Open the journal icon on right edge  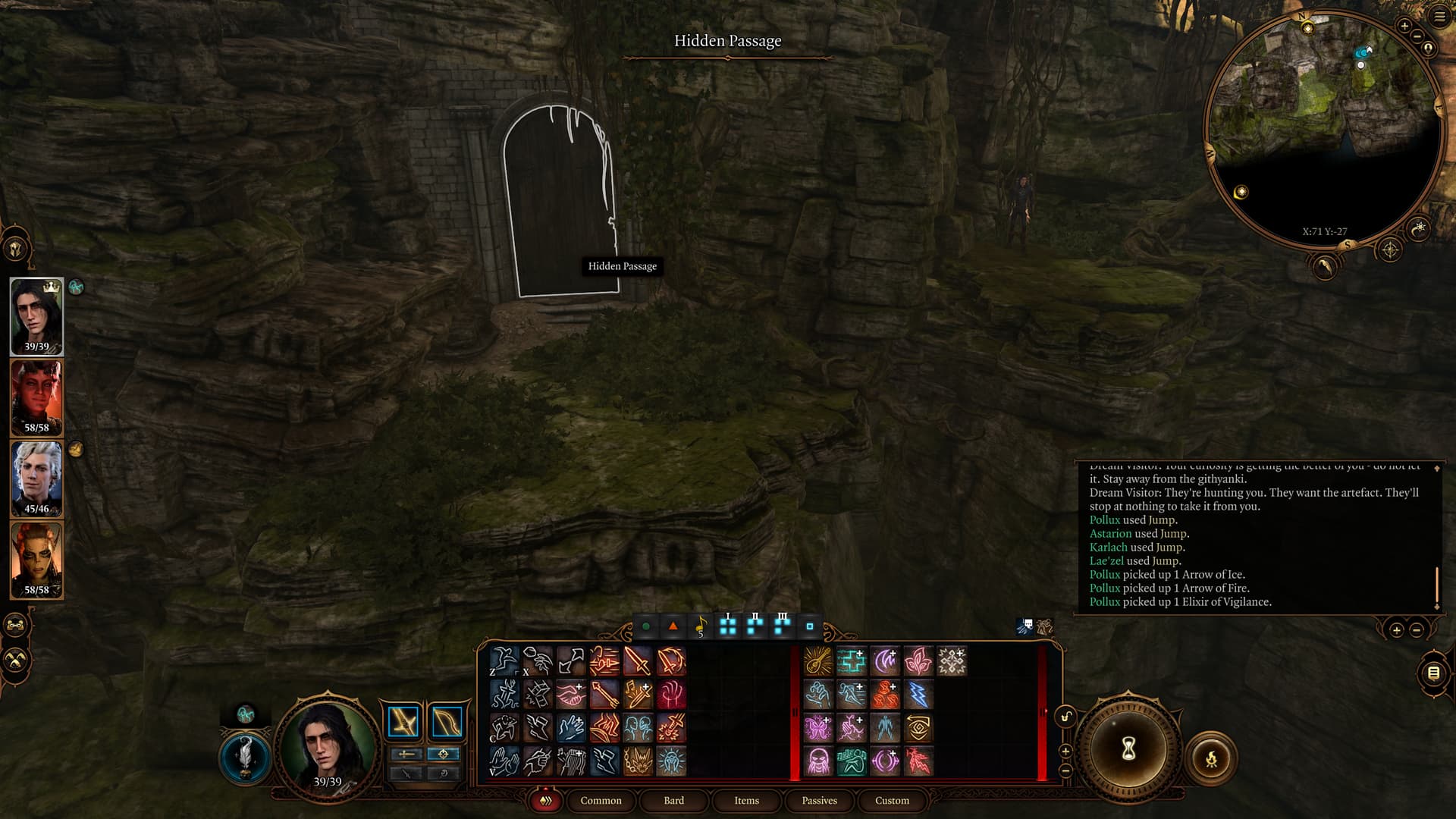[1433, 673]
